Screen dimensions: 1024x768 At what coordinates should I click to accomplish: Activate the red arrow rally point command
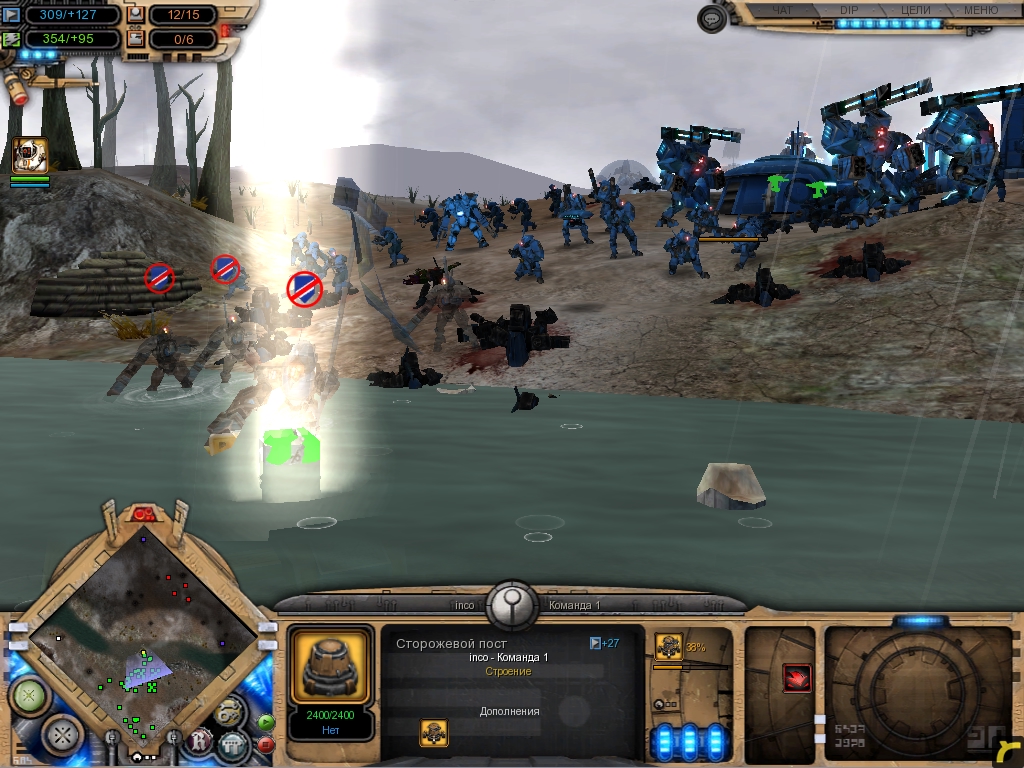click(797, 677)
